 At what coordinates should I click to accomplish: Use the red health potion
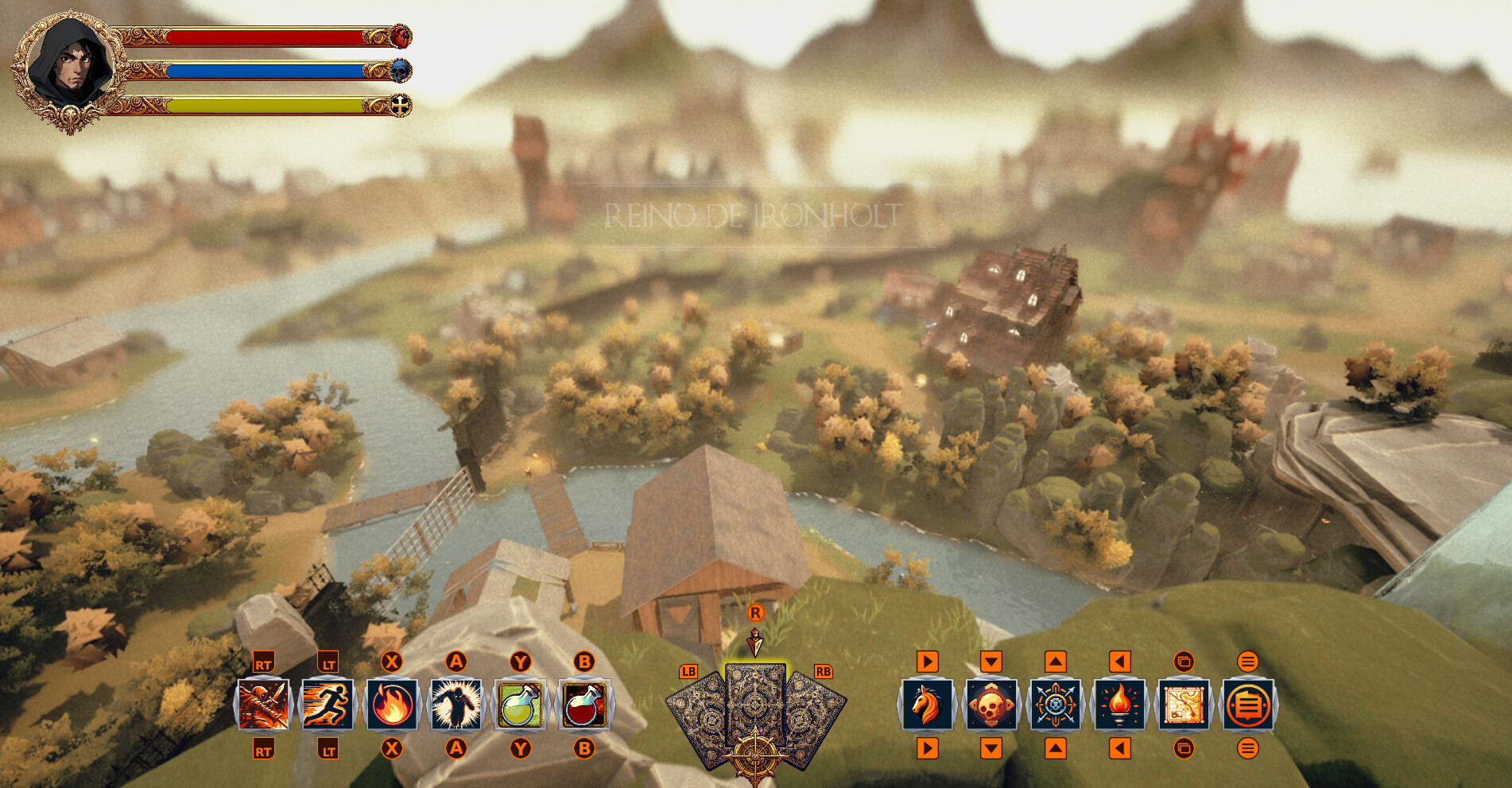(584, 705)
